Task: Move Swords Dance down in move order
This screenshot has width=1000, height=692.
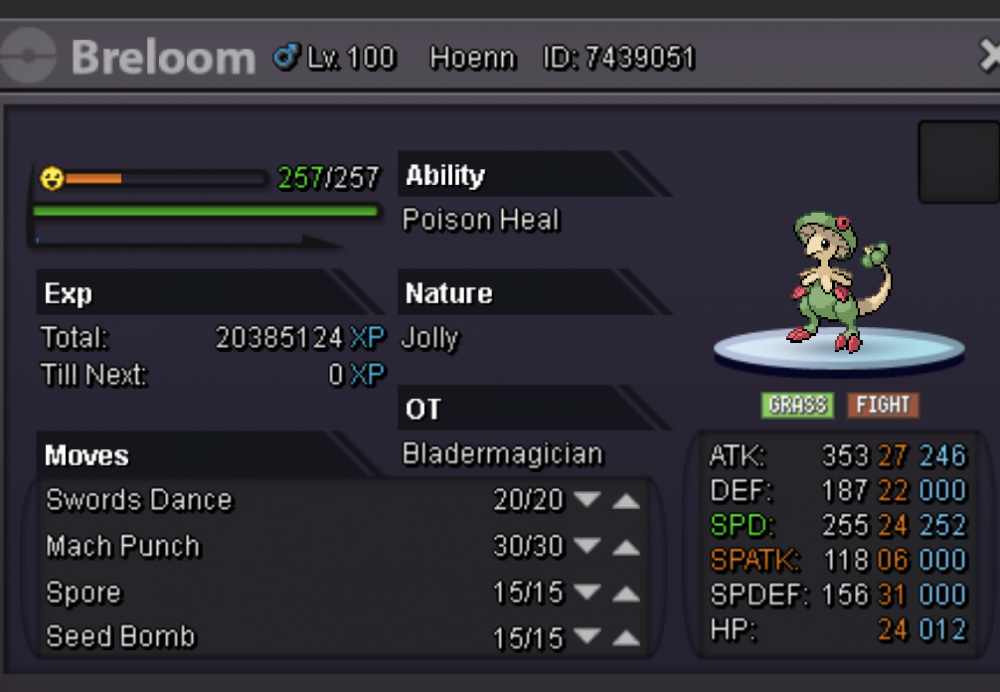Action: point(586,500)
